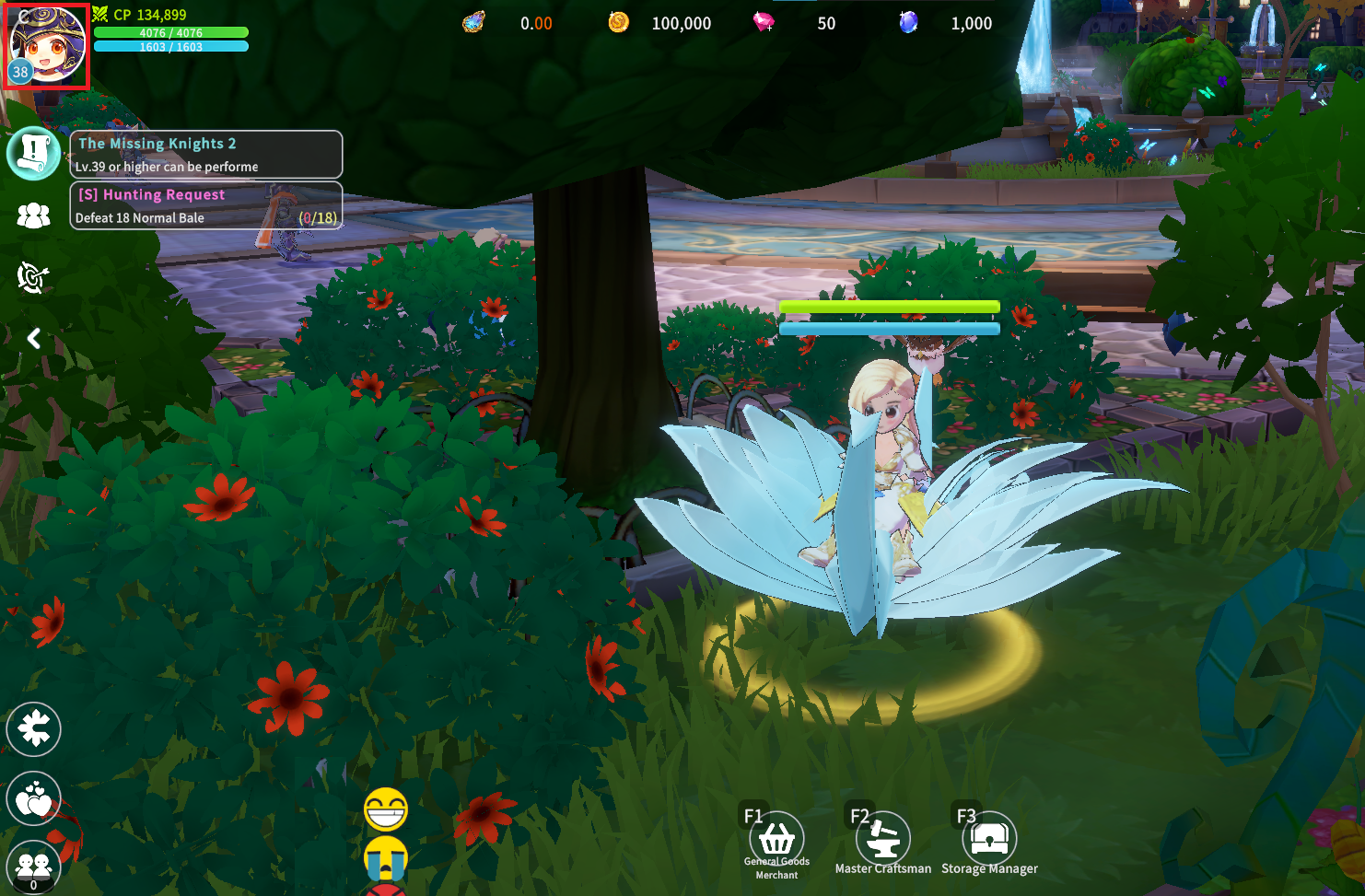Image resolution: width=1365 pixels, height=896 pixels.
Task: Open the character portrait profile
Action: tap(46, 46)
